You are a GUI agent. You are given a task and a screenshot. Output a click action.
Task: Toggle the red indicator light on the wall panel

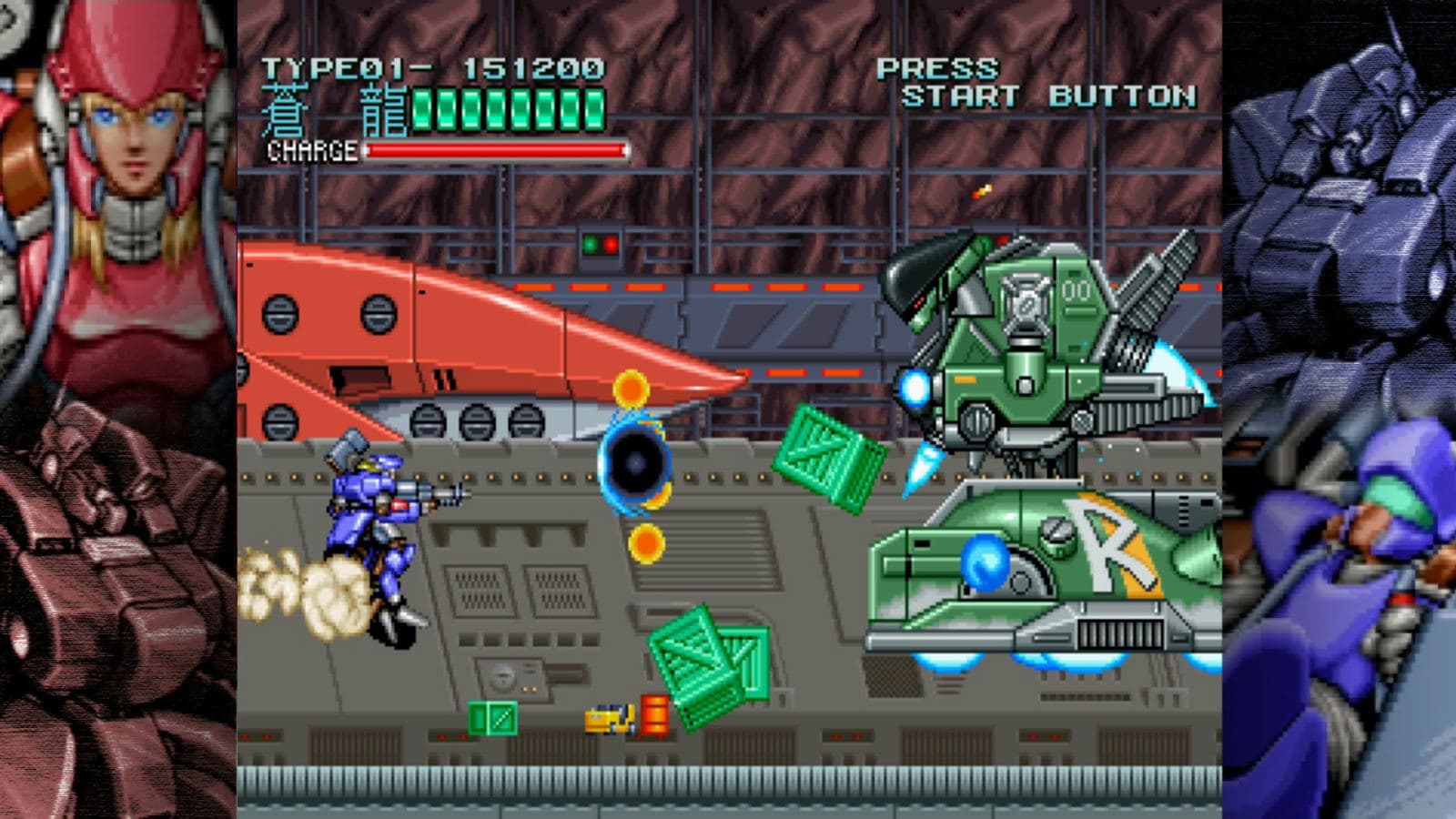tap(612, 244)
